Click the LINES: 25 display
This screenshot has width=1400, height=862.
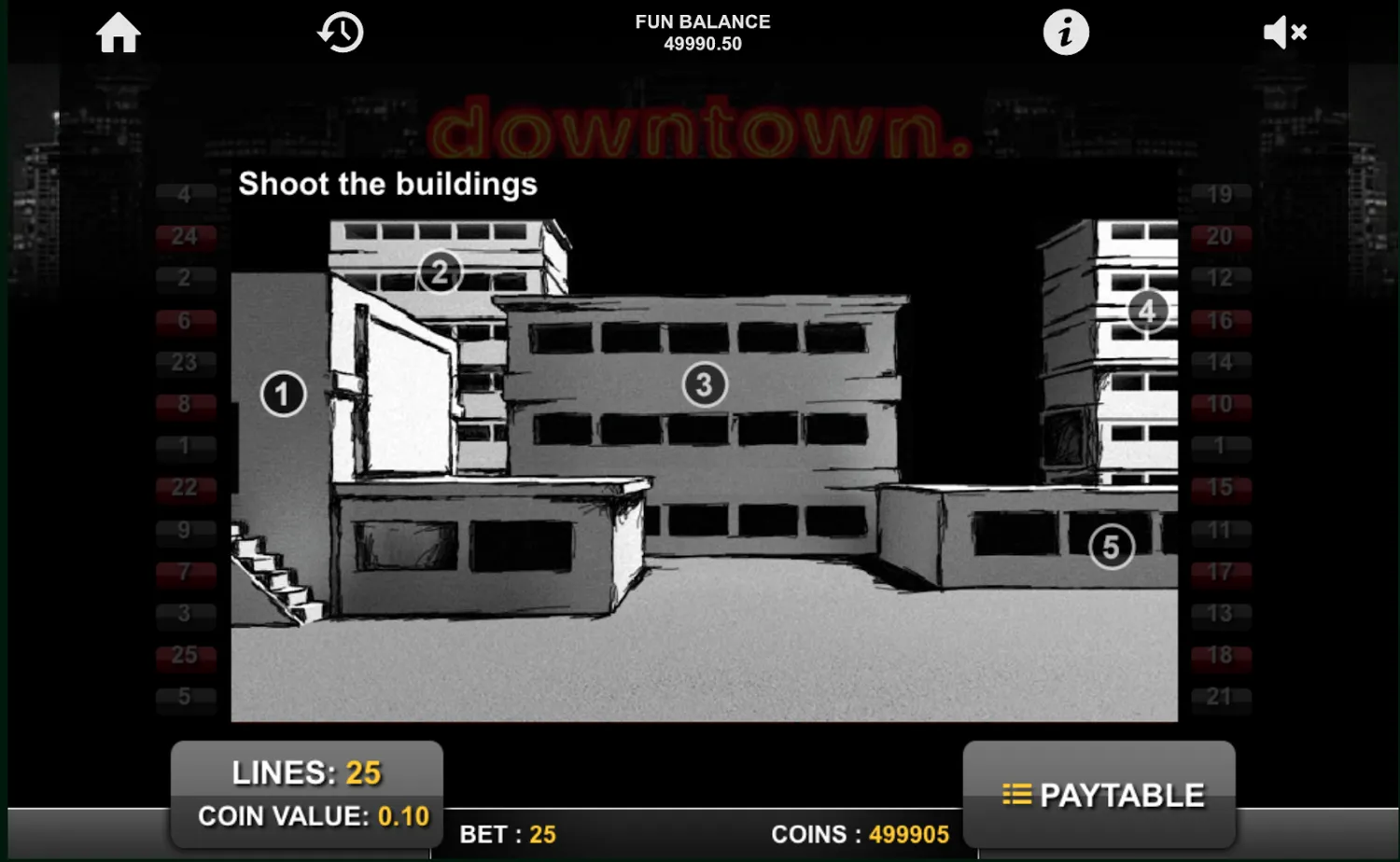(306, 772)
